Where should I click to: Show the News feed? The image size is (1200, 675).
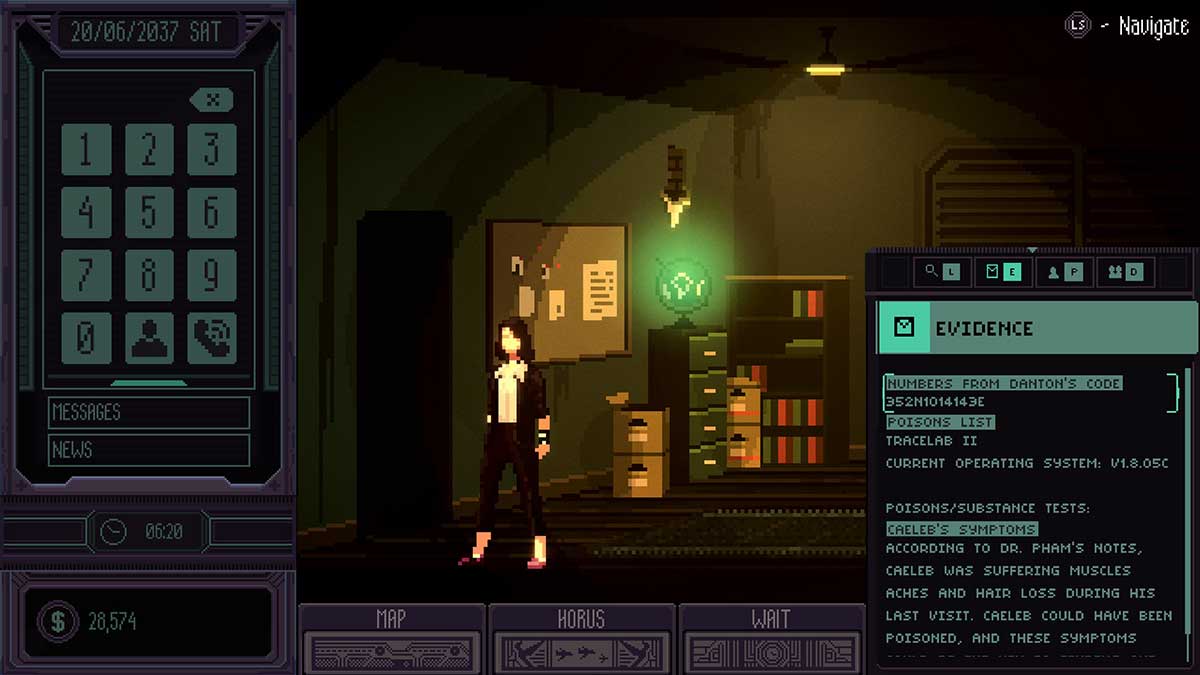(x=148, y=450)
